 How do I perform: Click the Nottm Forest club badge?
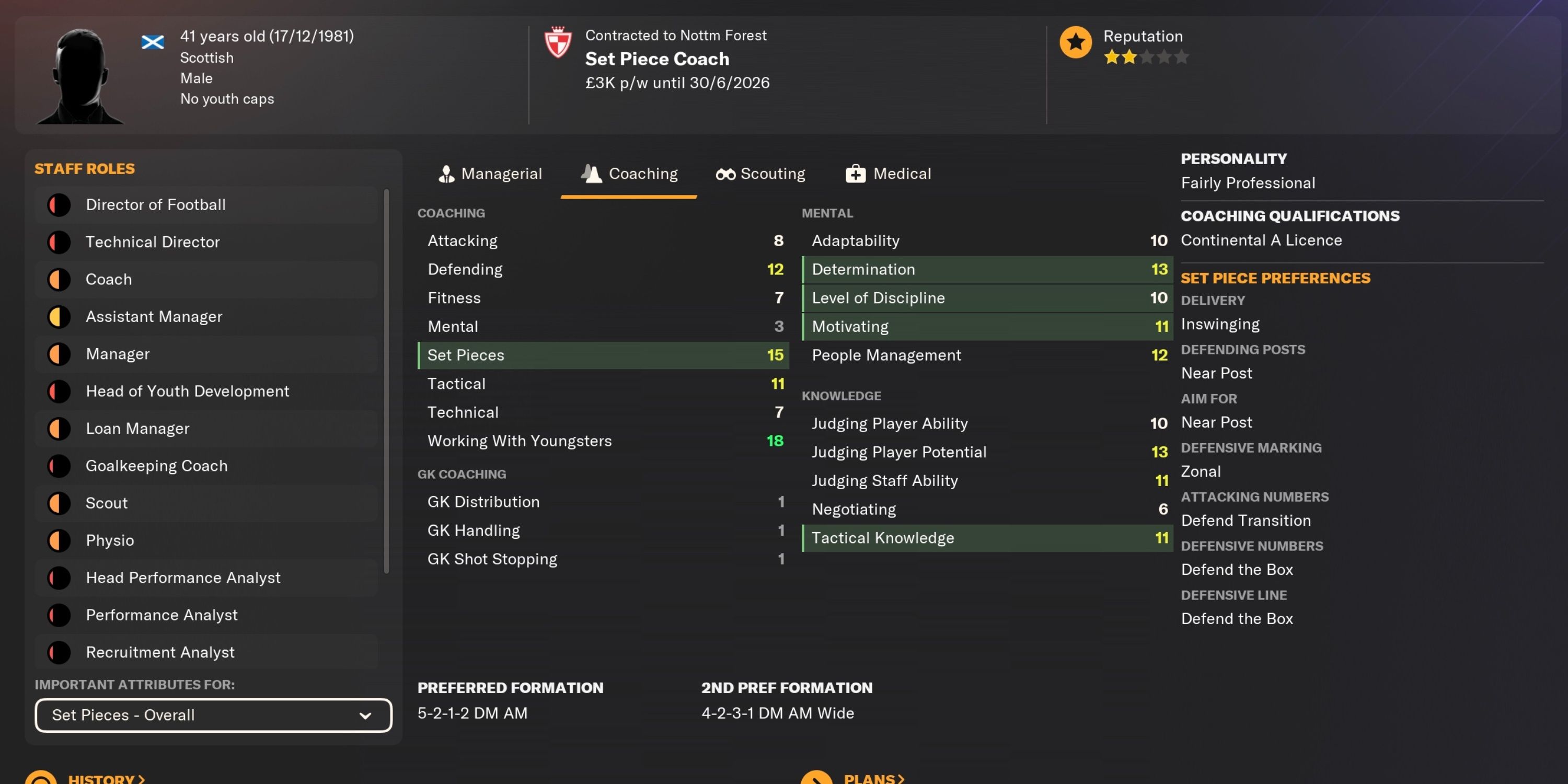[559, 43]
